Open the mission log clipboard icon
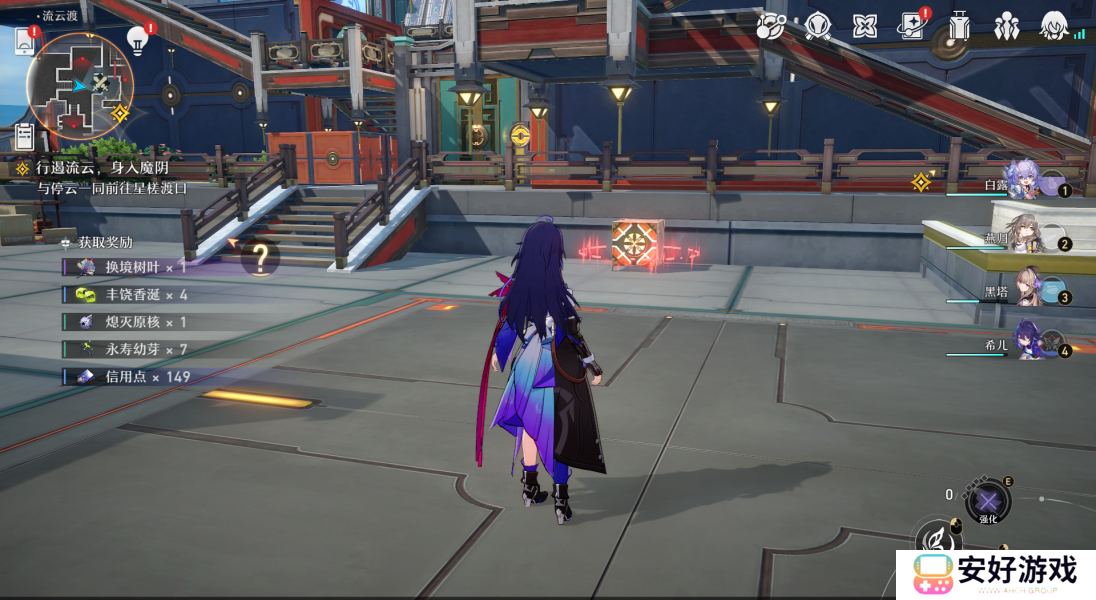This screenshot has height=600, width=1096. click(24, 136)
